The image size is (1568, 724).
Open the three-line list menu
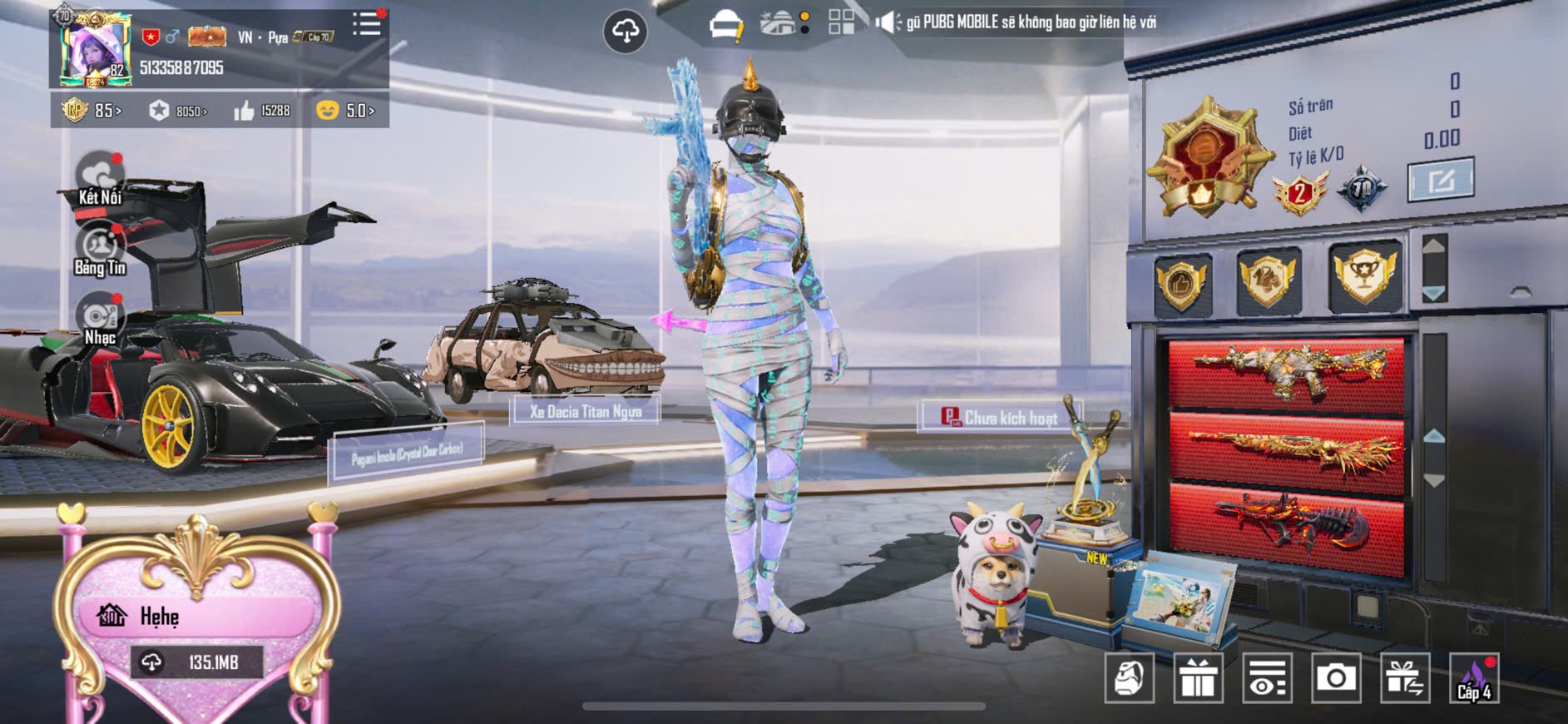(366, 24)
